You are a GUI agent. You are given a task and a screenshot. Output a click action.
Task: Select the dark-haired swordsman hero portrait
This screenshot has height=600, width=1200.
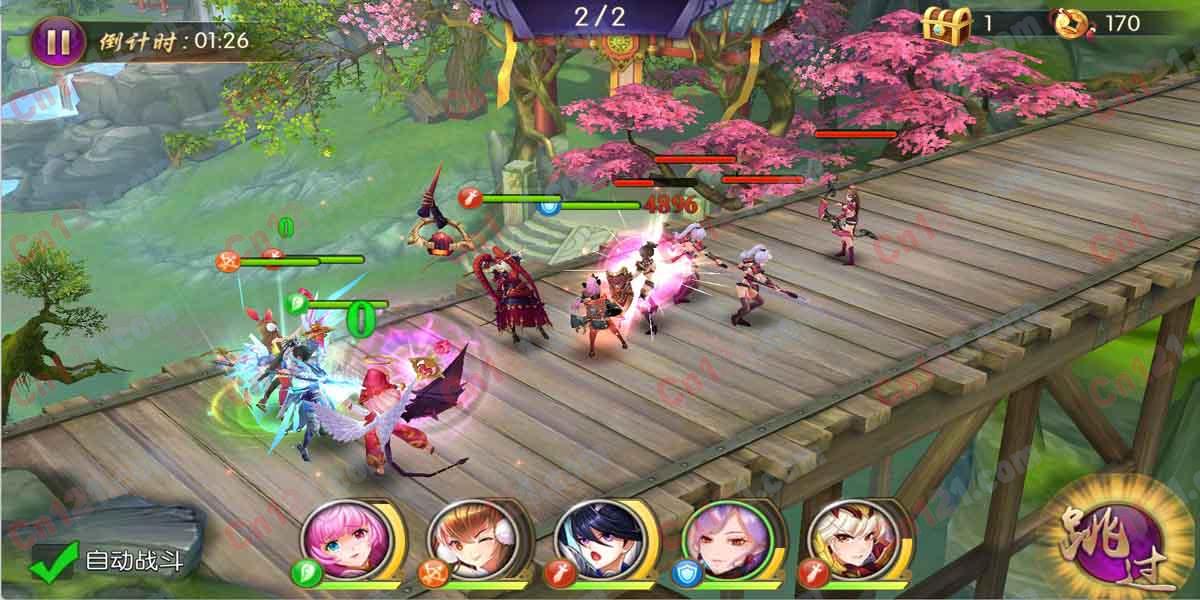pos(591,538)
